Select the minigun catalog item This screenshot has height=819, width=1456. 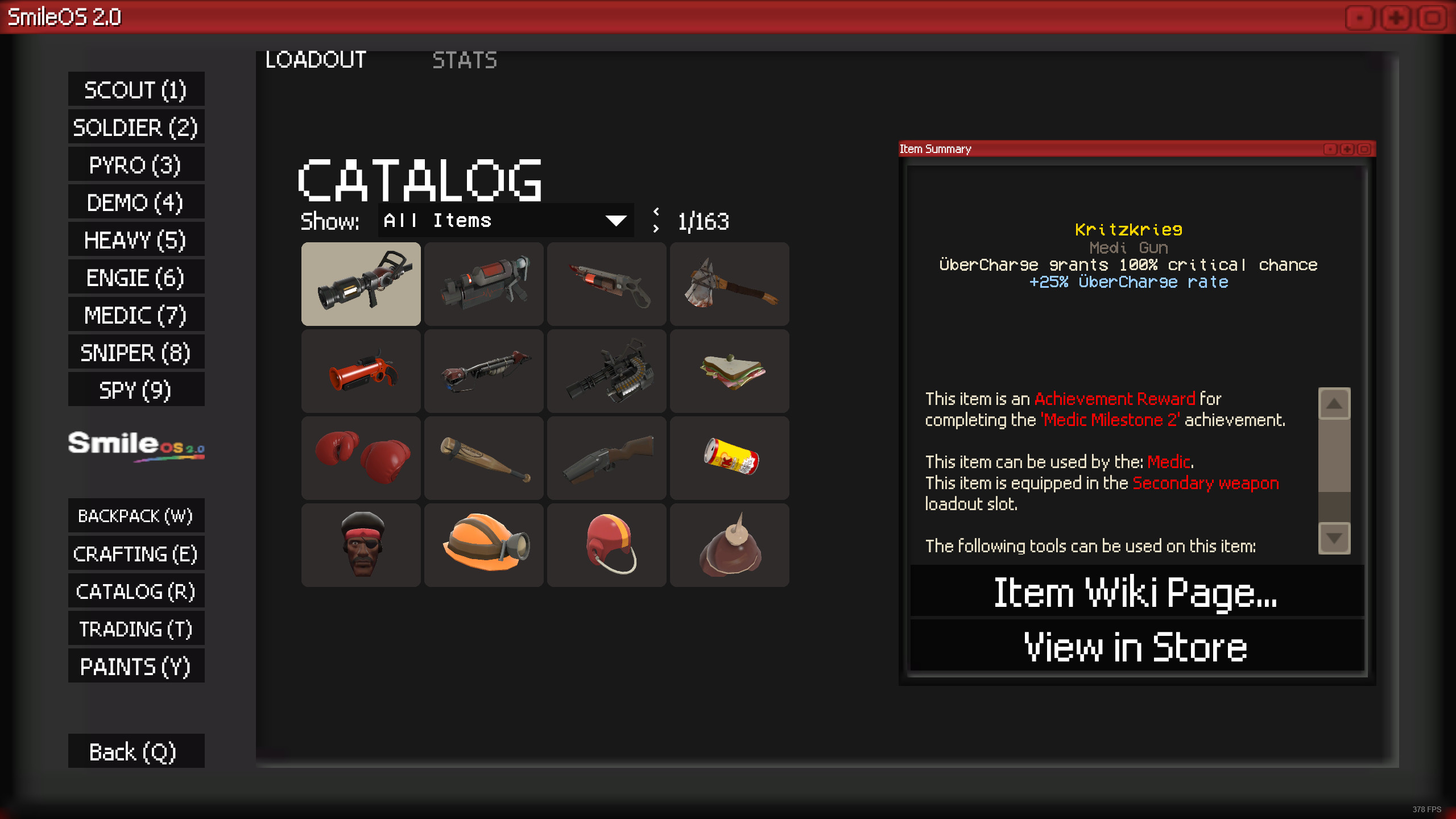pyautogui.click(x=607, y=370)
